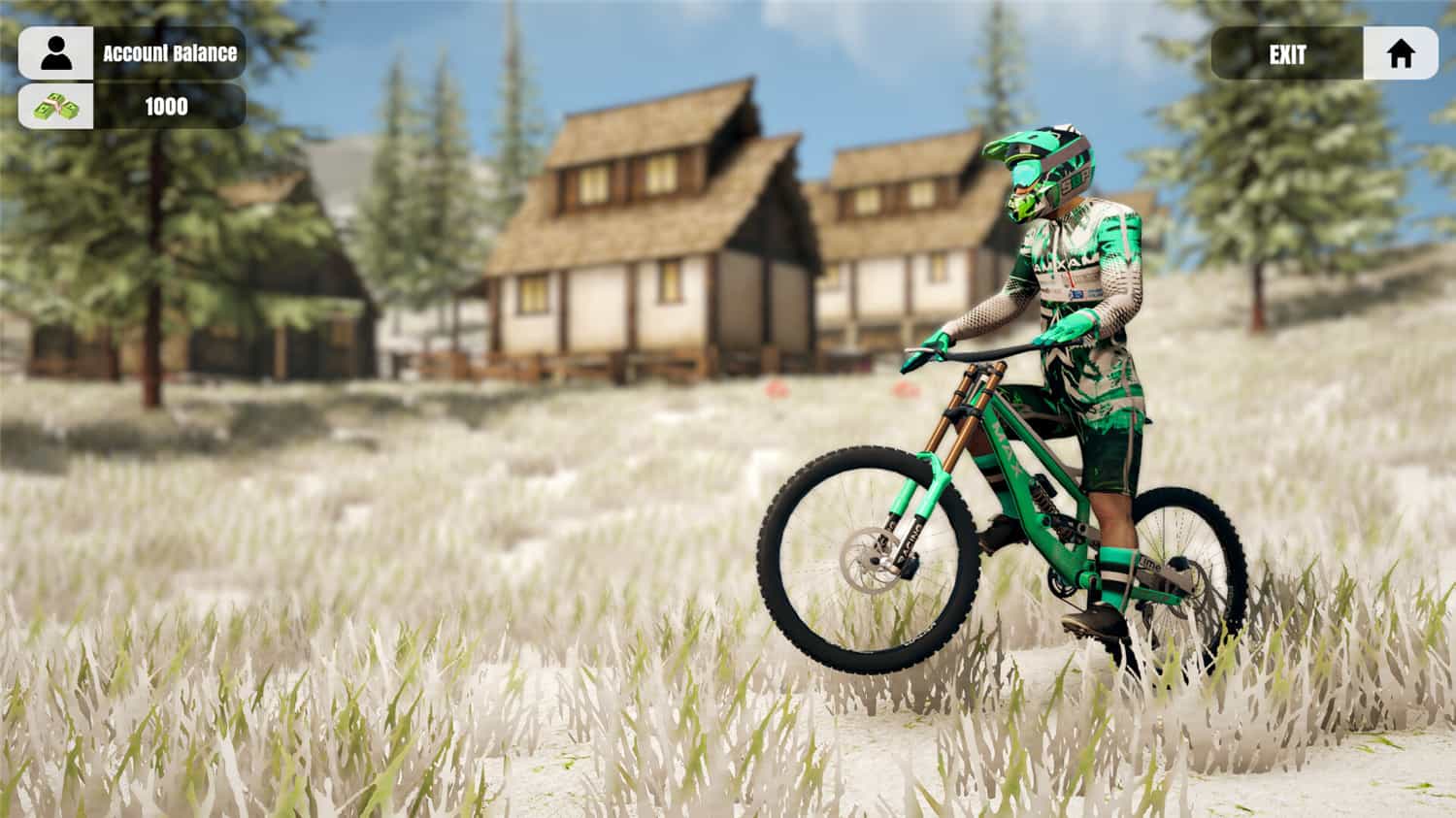Click the balance amount field showing 1000
Image resolution: width=1456 pixels, height=818 pixels.
click(x=167, y=107)
